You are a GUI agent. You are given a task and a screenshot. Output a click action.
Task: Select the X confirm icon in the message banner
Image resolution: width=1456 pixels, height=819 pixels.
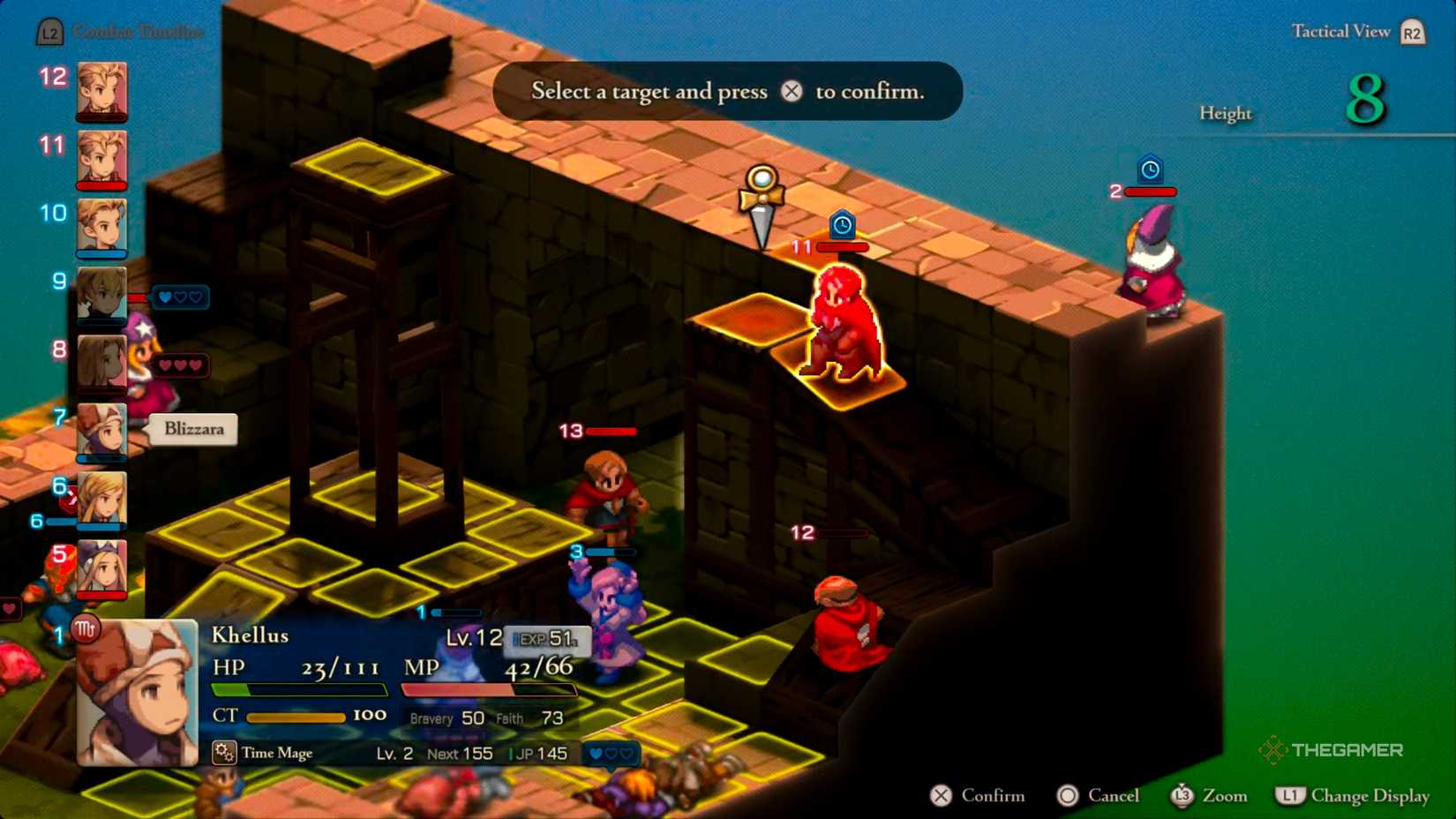point(790,90)
